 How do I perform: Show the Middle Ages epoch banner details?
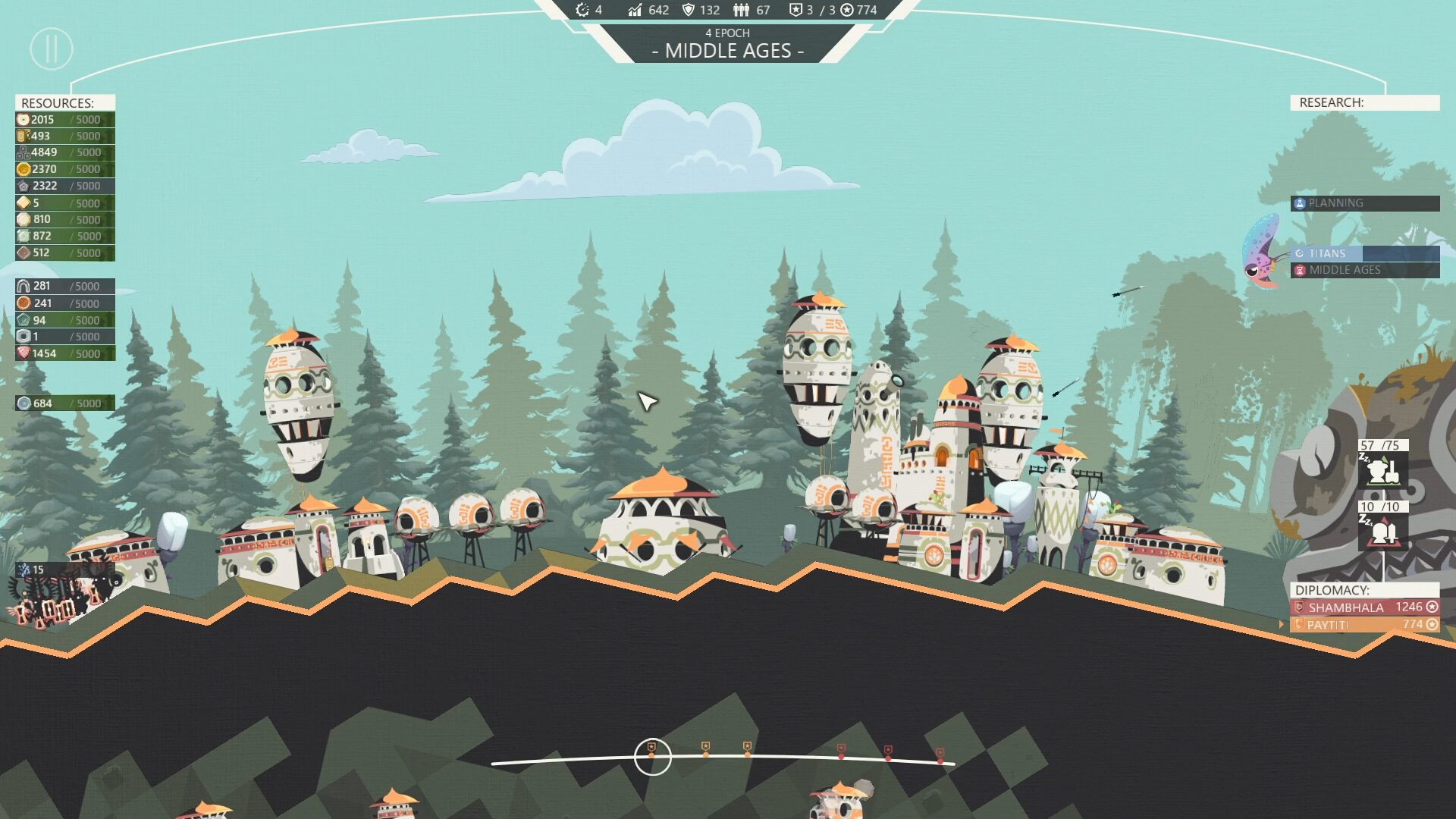tap(728, 44)
